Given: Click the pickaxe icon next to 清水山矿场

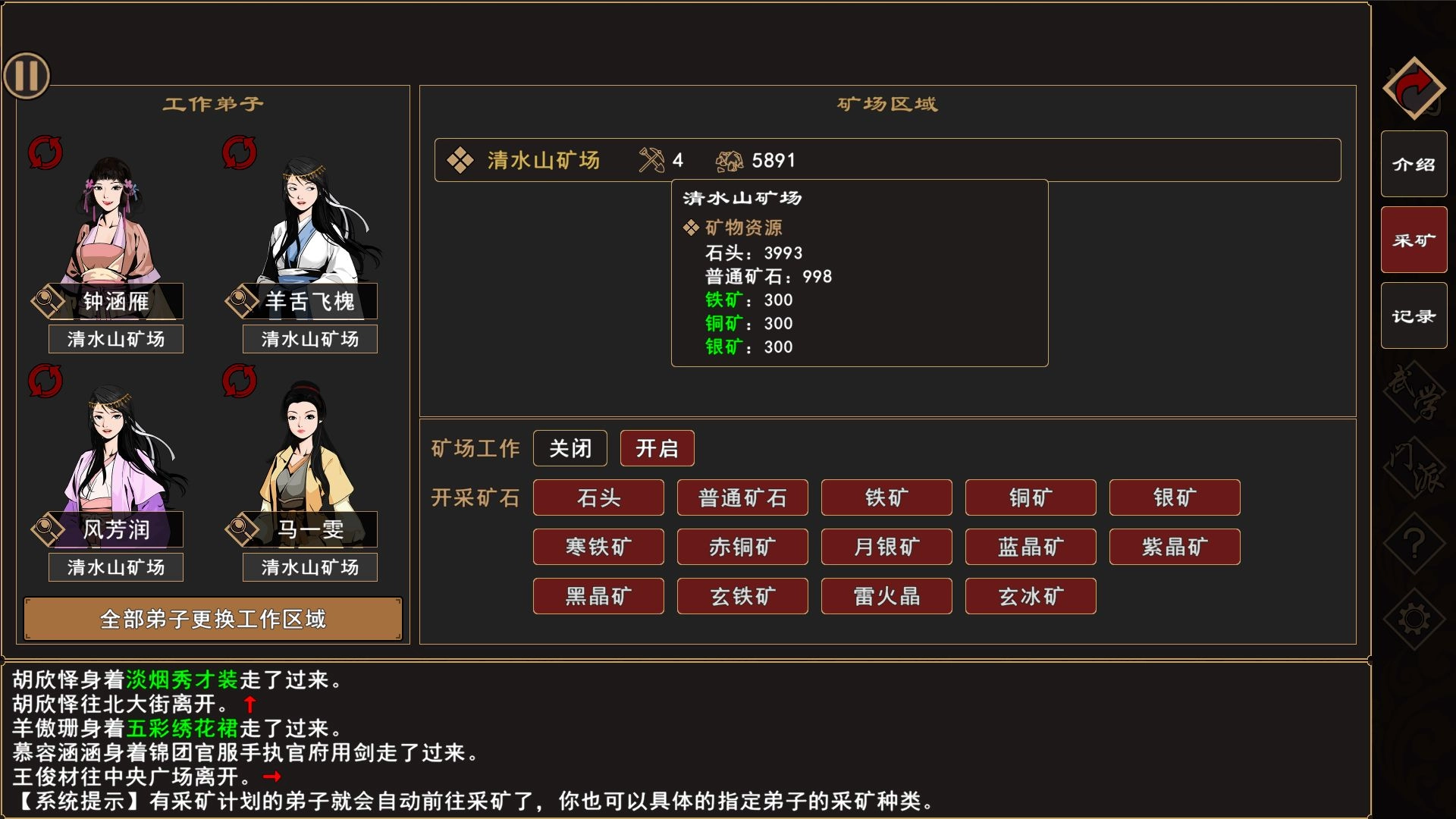Looking at the screenshot, I should tap(651, 159).
